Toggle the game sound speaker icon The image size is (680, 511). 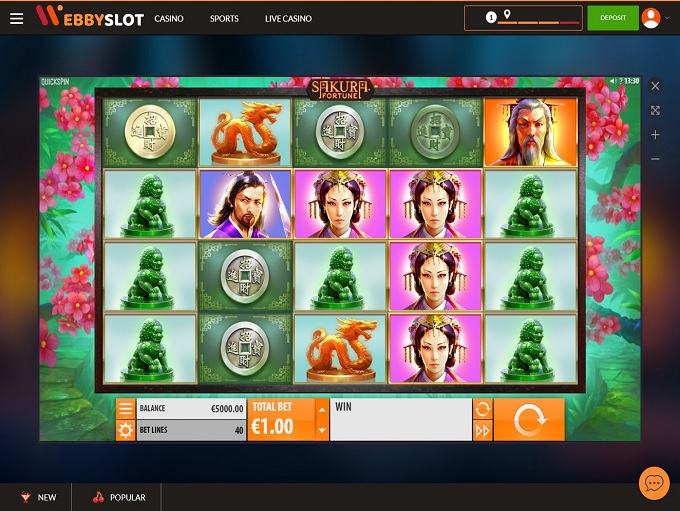click(613, 80)
